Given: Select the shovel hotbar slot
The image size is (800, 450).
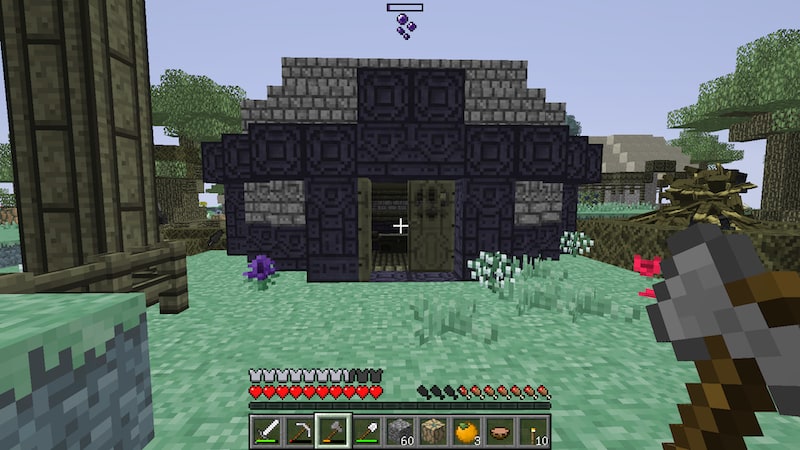Looking at the screenshot, I should point(366,430).
